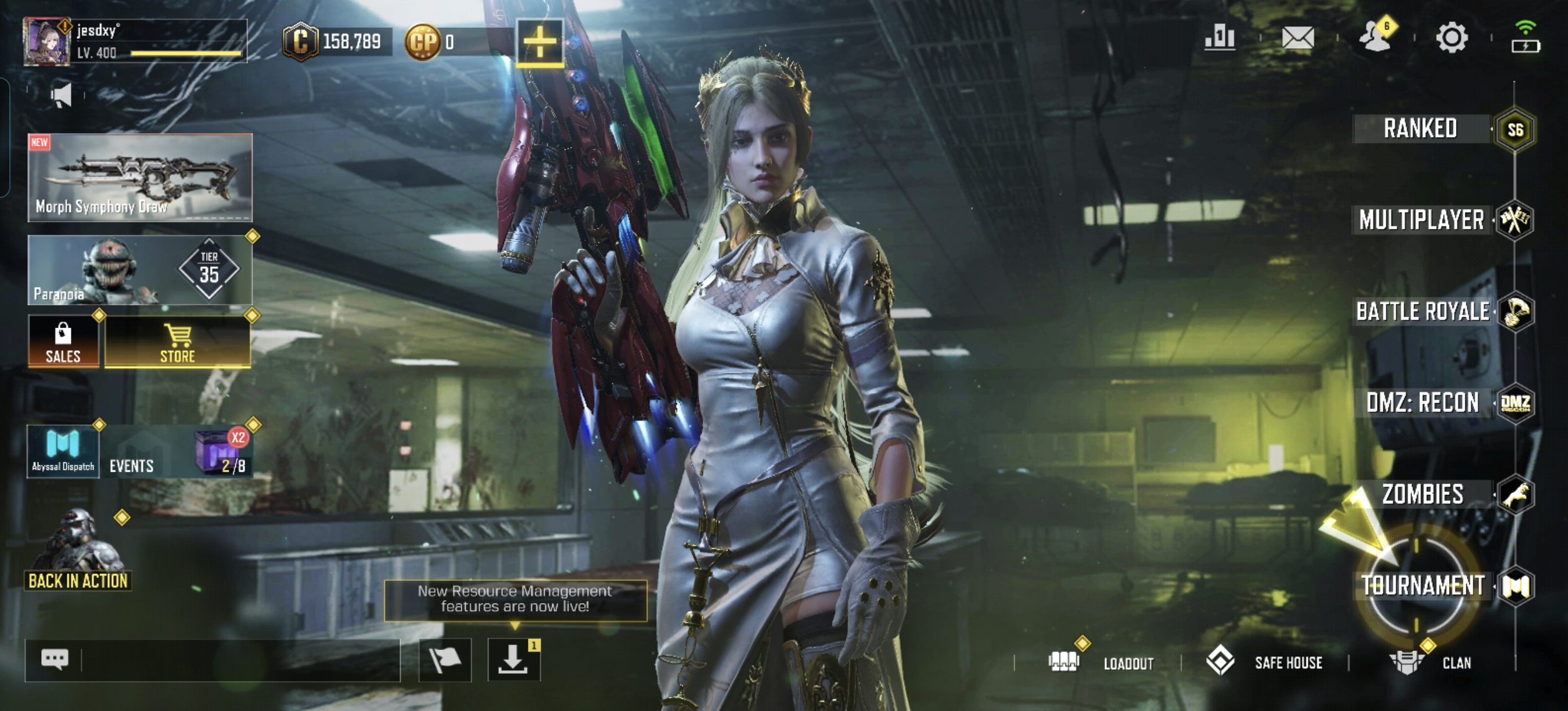Image resolution: width=1568 pixels, height=711 pixels.
Task: Open the Morph Symphony Draw banner
Action: [x=140, y=177]
